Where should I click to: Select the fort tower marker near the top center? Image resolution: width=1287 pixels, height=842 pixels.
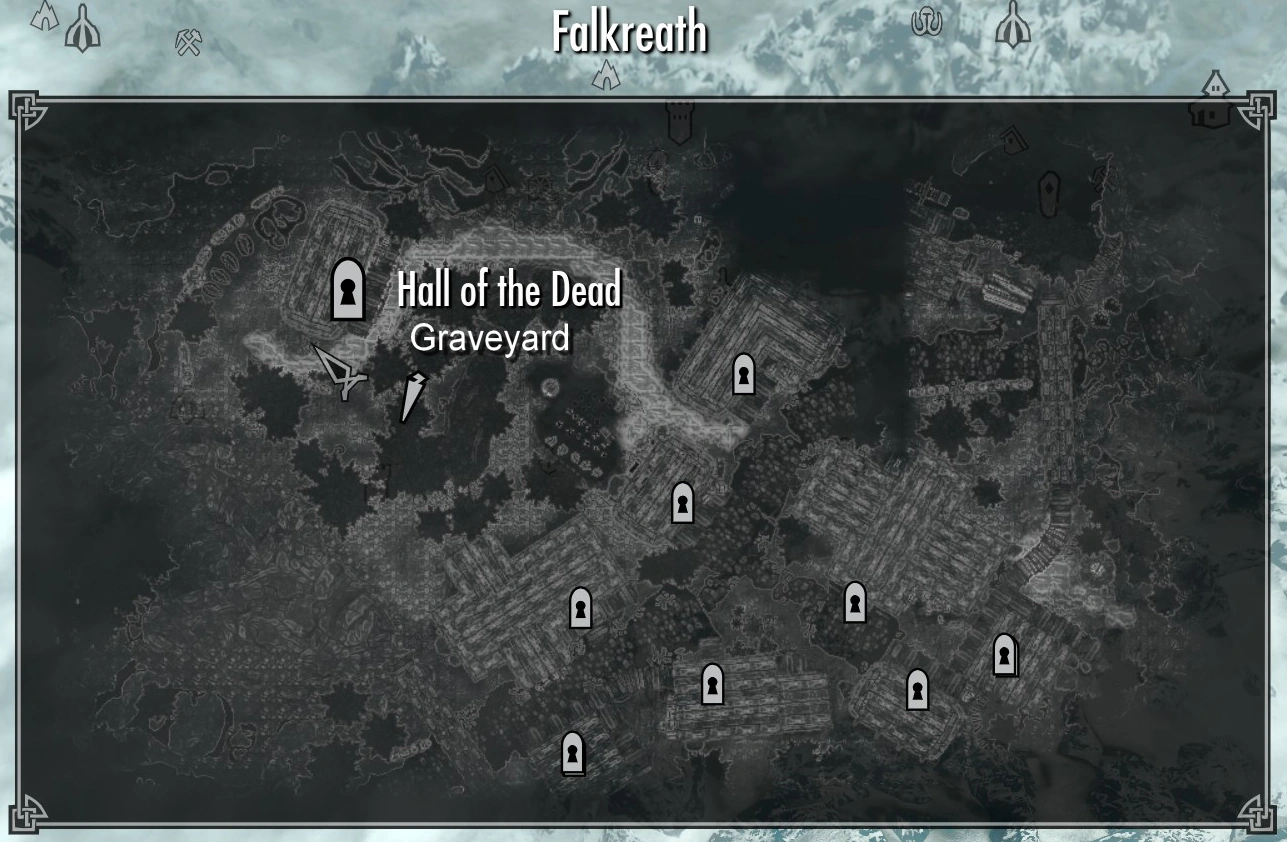(678, 119)
